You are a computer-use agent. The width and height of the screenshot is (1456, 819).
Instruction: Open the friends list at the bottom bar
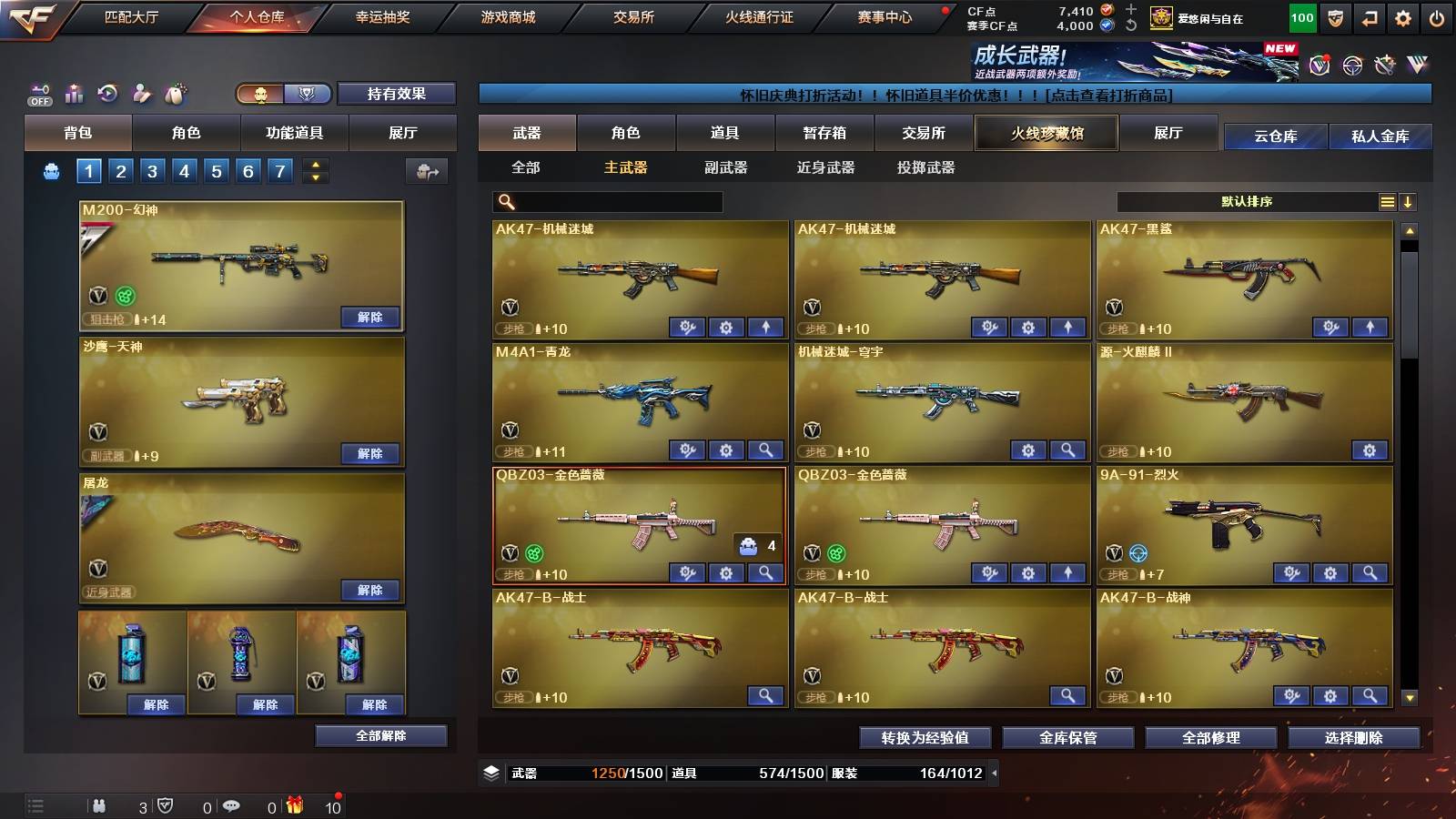point(100,805)
